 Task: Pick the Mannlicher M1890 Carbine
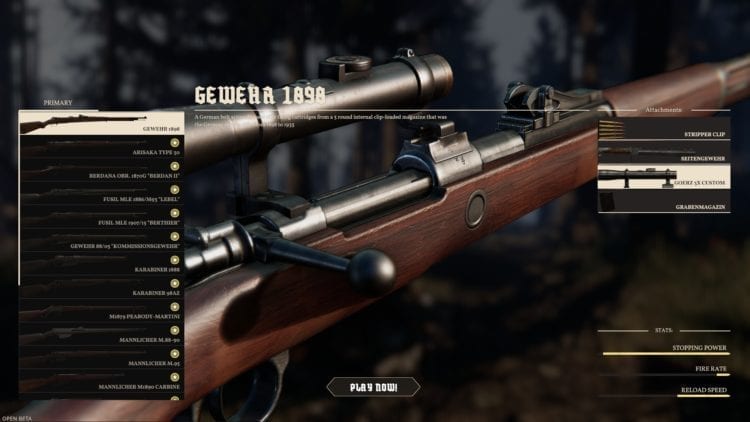[x=100, y=382]
